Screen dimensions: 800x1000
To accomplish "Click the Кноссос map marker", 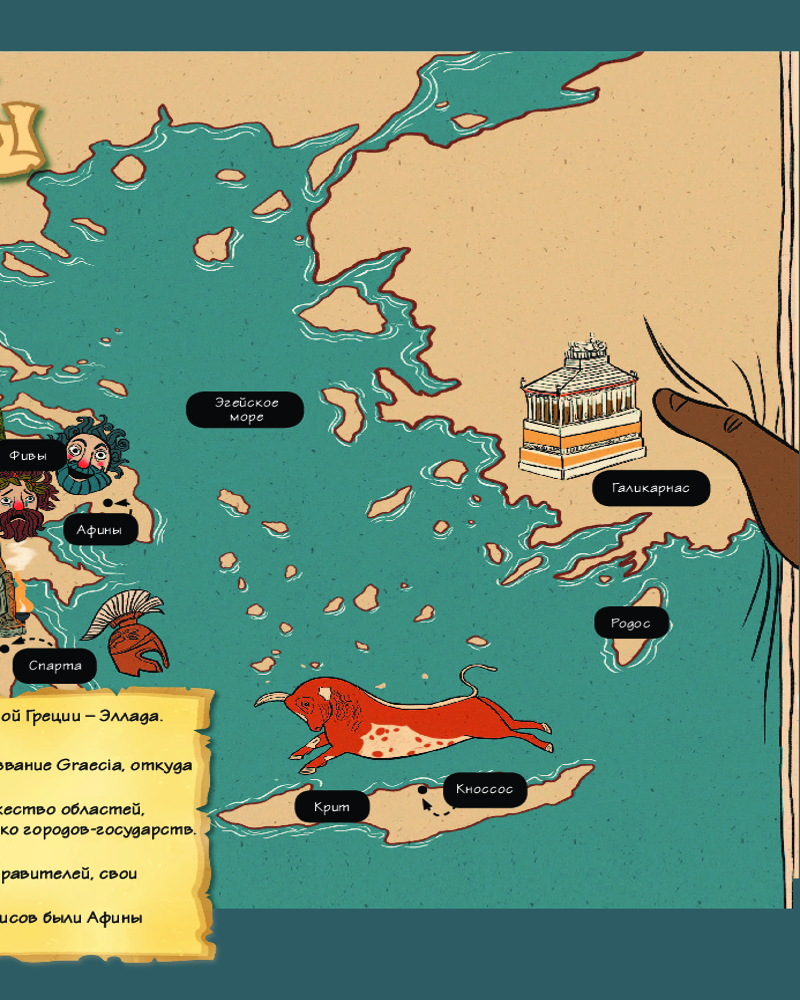I will click(x=484, y=789).
